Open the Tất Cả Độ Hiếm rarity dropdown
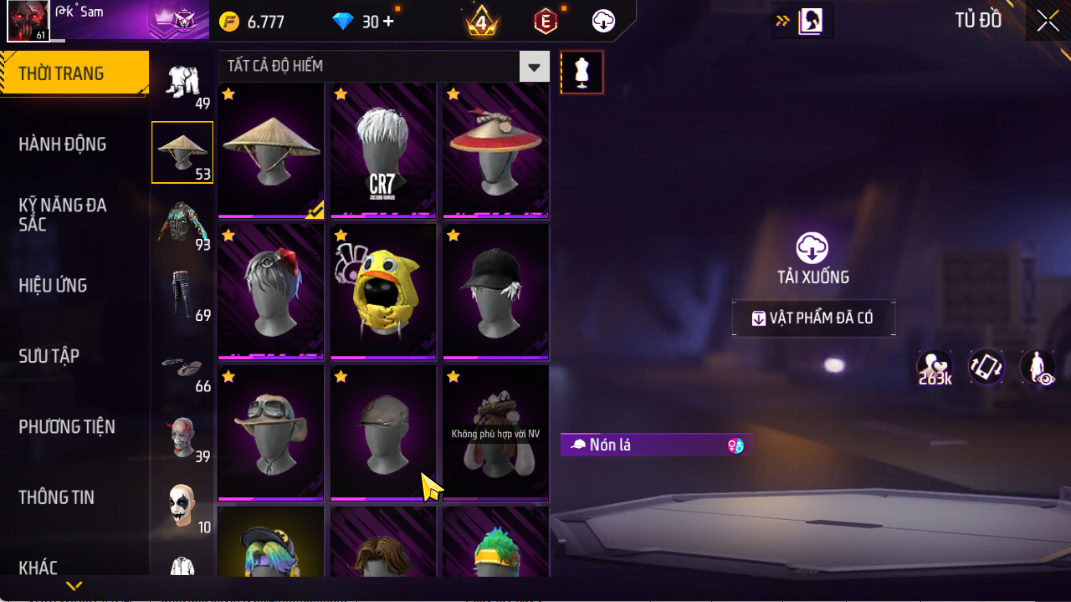The image size is (1071, 602). coord(535,67)
